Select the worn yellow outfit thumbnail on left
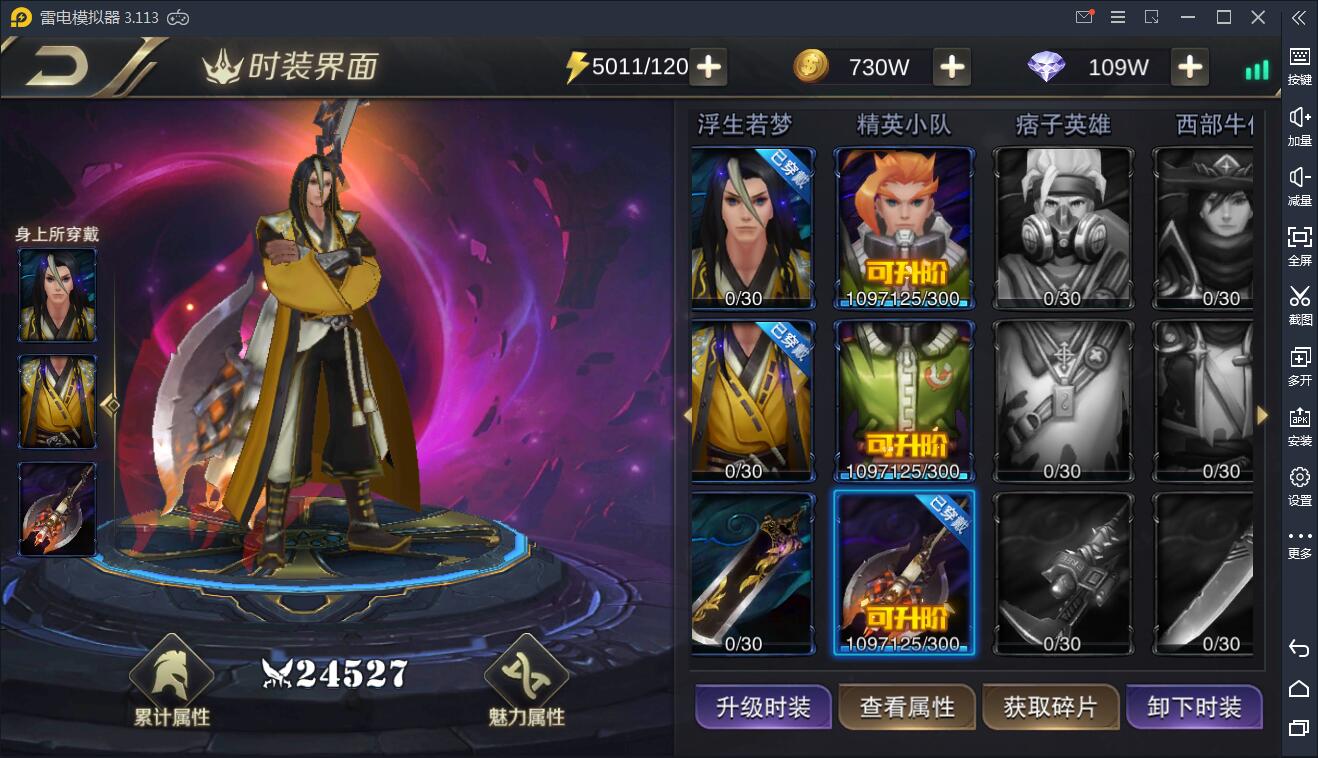 56,401
